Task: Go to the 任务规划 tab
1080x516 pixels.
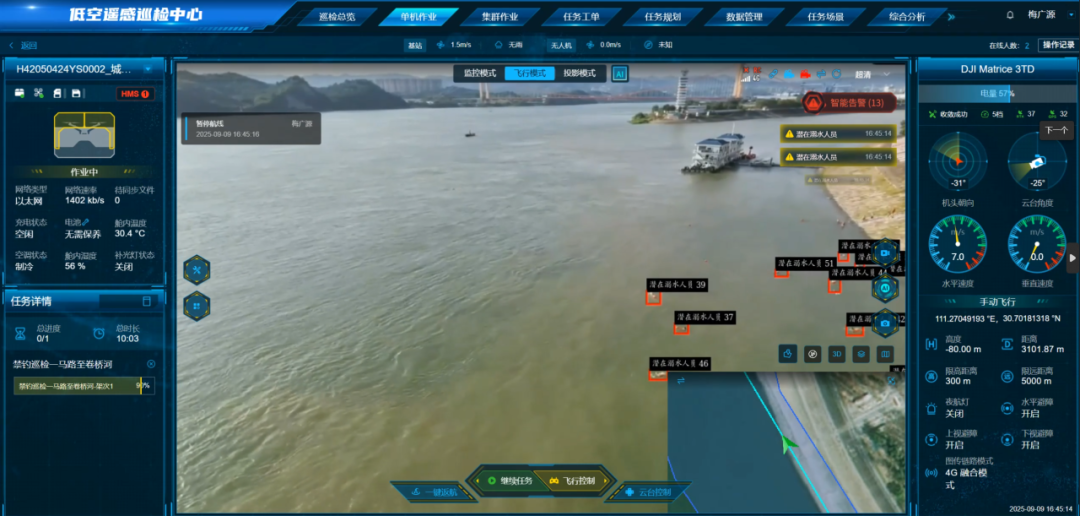Action: point(662,17)
